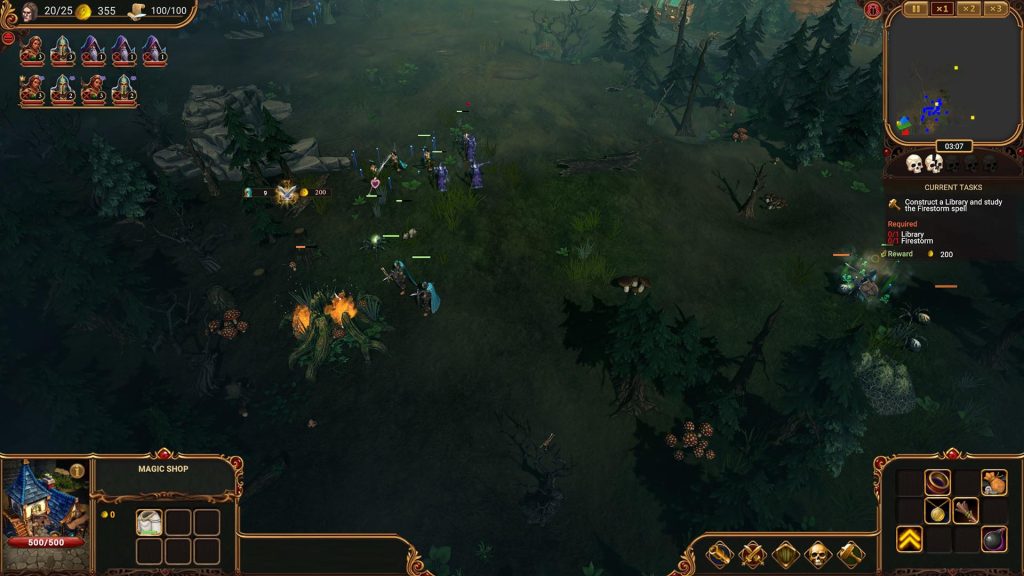Select the gold amulet item slot
The image size is (1024, 576).
point(937,511)
